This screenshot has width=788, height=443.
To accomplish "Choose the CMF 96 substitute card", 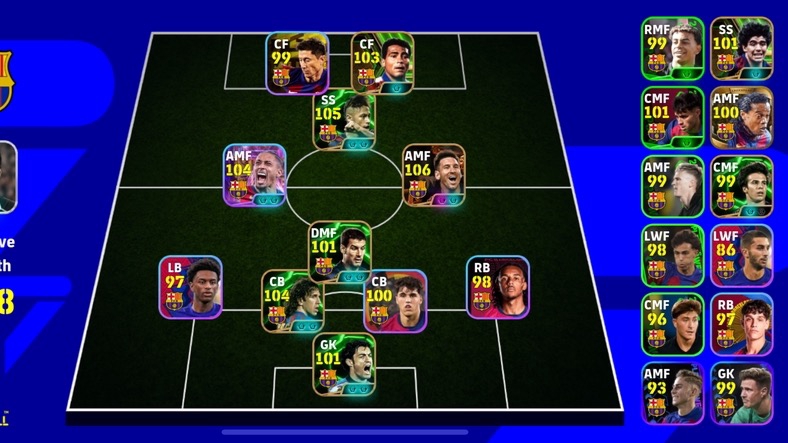I will tap(673, 325).
